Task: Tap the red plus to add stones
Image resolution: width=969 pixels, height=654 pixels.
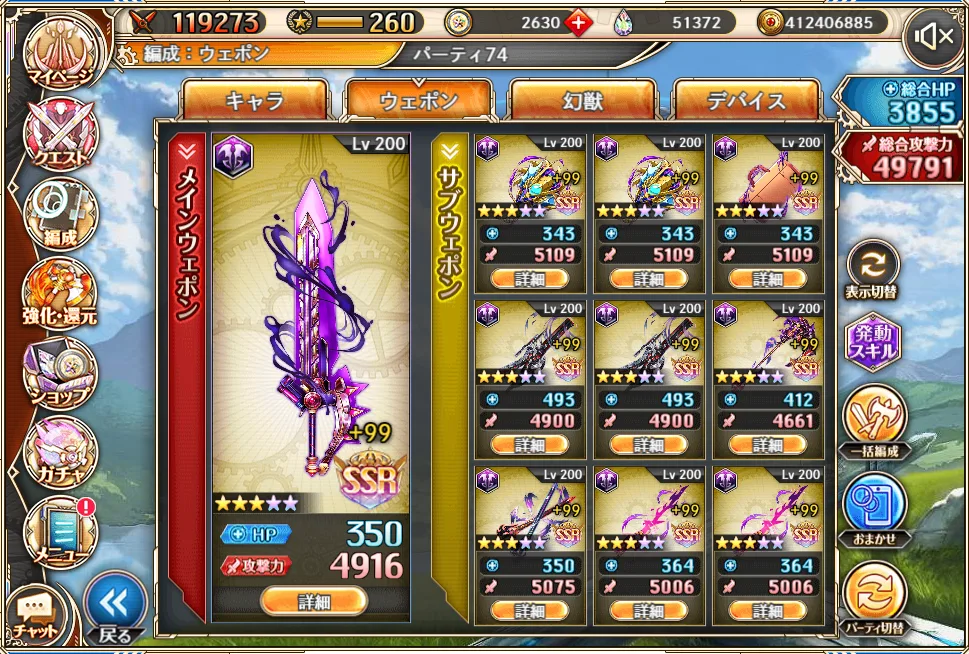Action: point(578,22)
